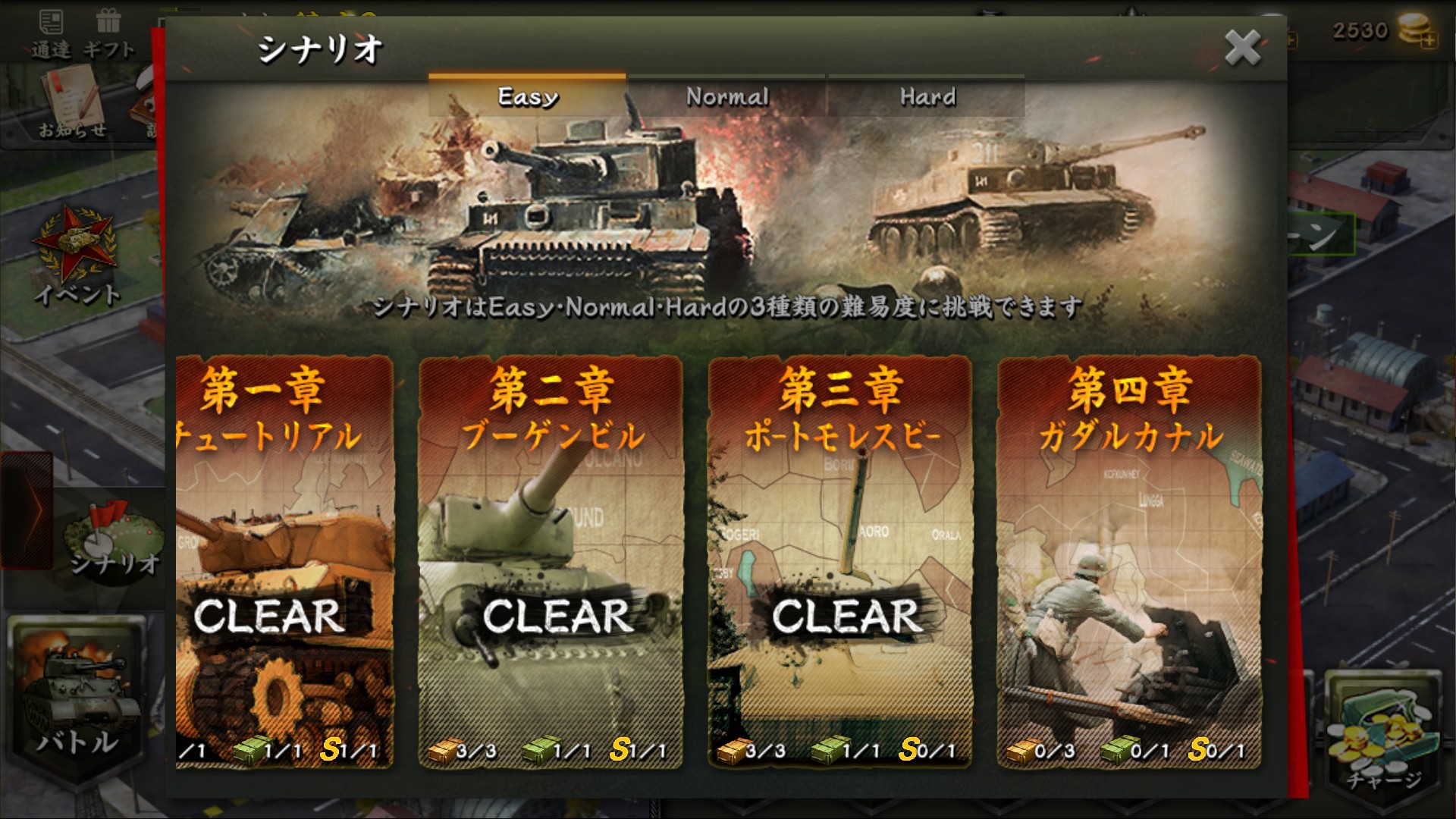Expand the red arrow side panel
The height and width of the screenshot is (819, 1456).
pos(27,510)
